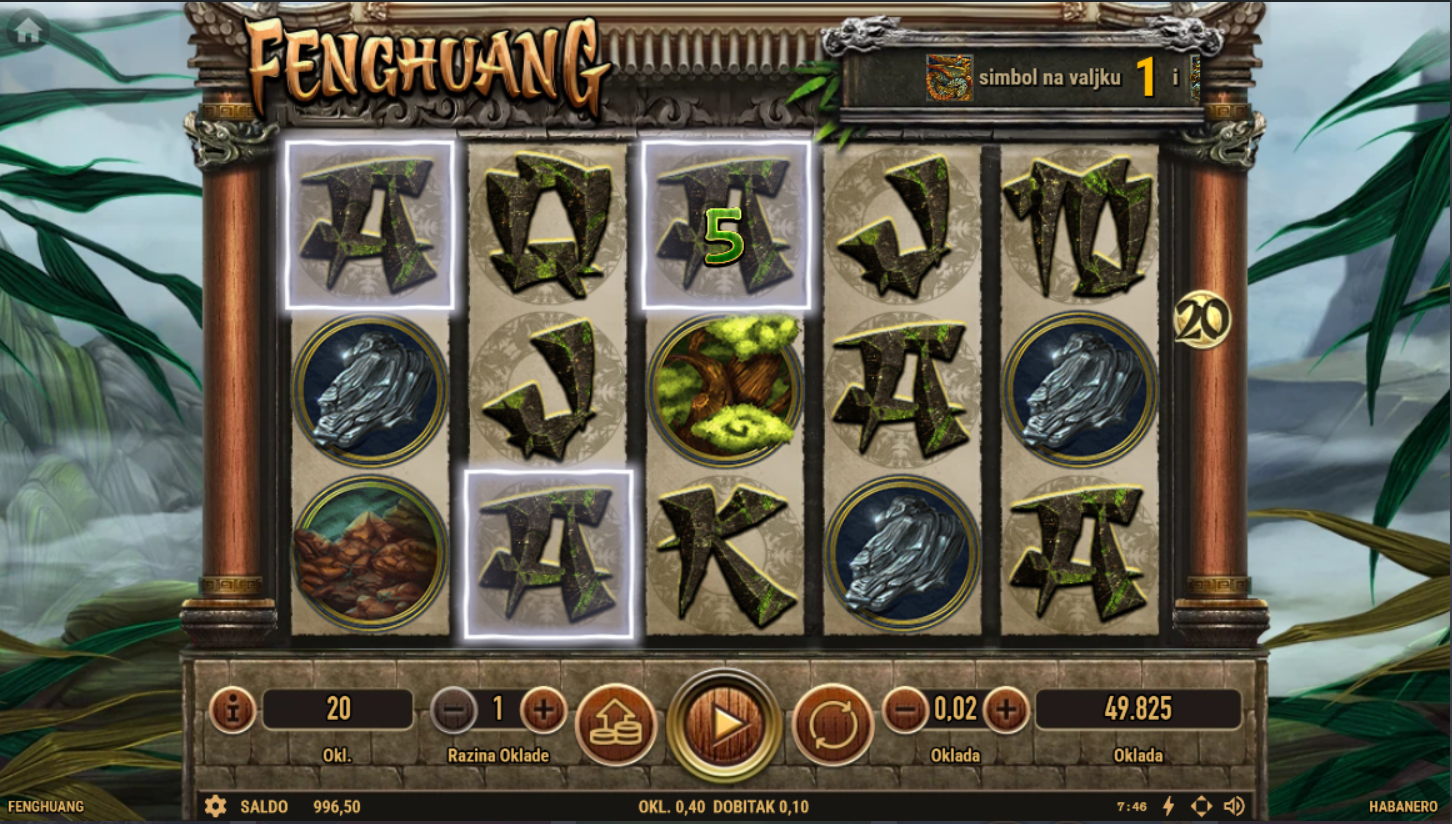Screen dimensions: 1452x824
Task: Enter fullscreen with the four-arrow icon
Action: pos(1201,806)
